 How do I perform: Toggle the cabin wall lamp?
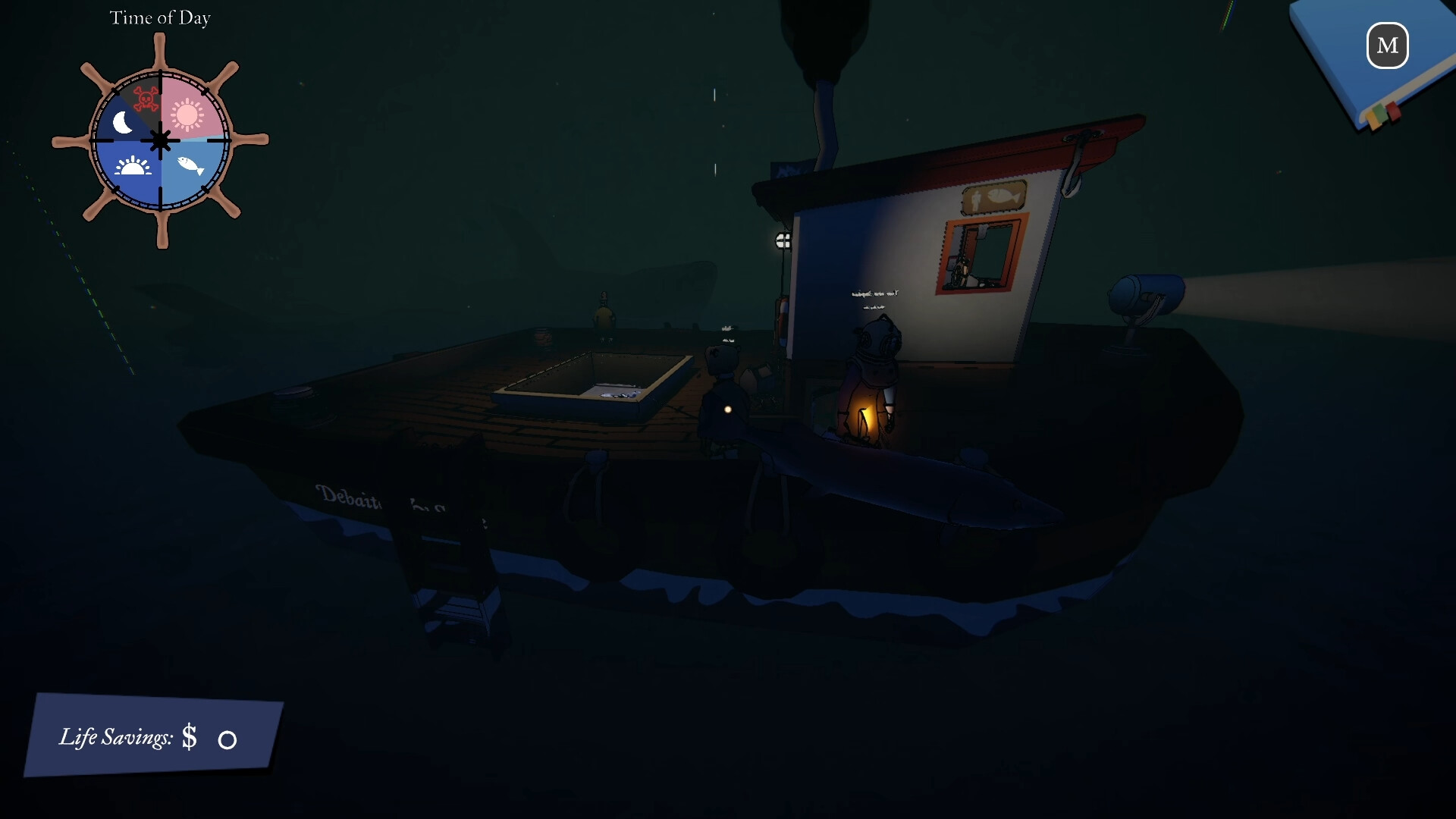pos(783,241)
